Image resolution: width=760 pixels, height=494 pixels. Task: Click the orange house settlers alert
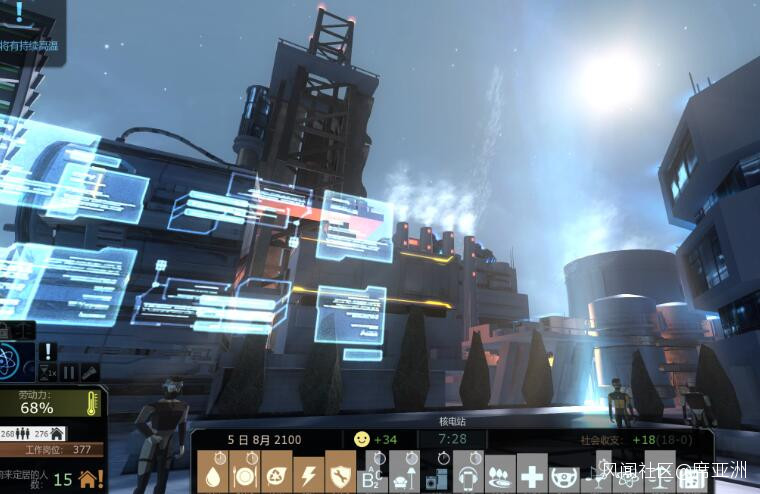point(90,479)
